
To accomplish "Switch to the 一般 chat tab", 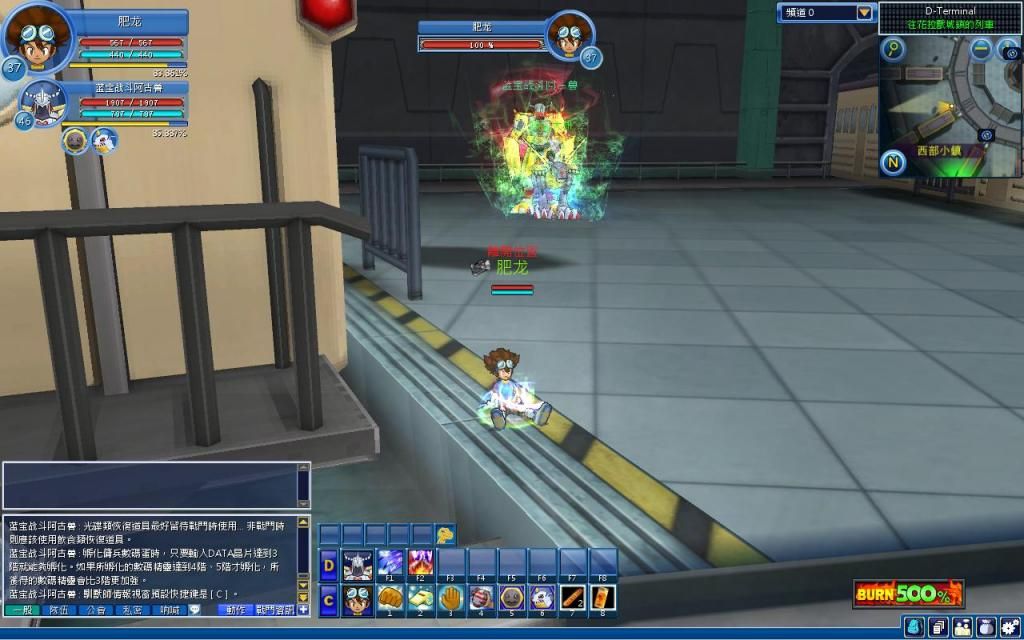I will click(x=21, y=609).
